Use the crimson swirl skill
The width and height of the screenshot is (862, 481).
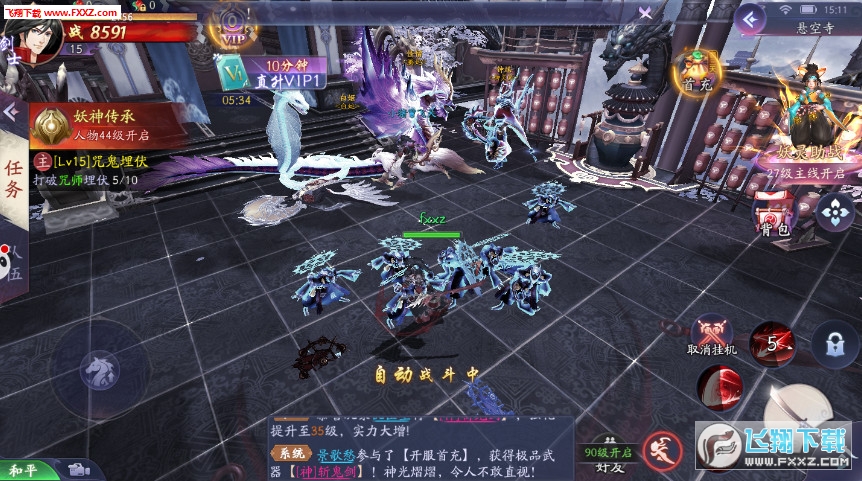tap(720, 388)
